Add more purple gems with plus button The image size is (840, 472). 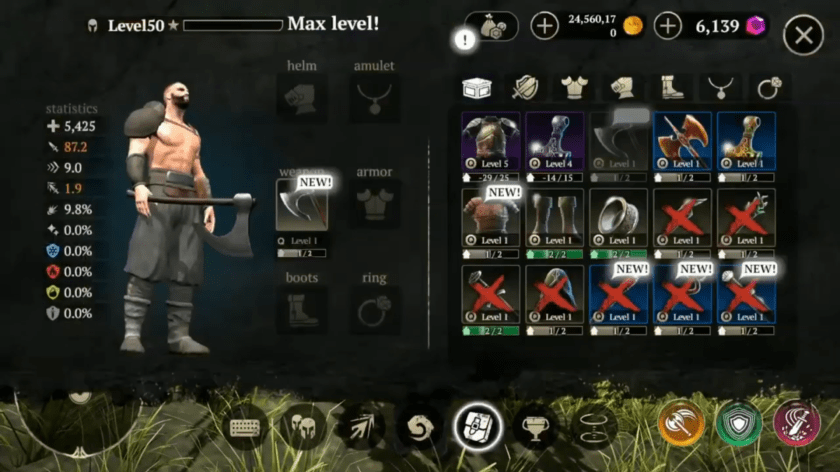click(667, 26)
